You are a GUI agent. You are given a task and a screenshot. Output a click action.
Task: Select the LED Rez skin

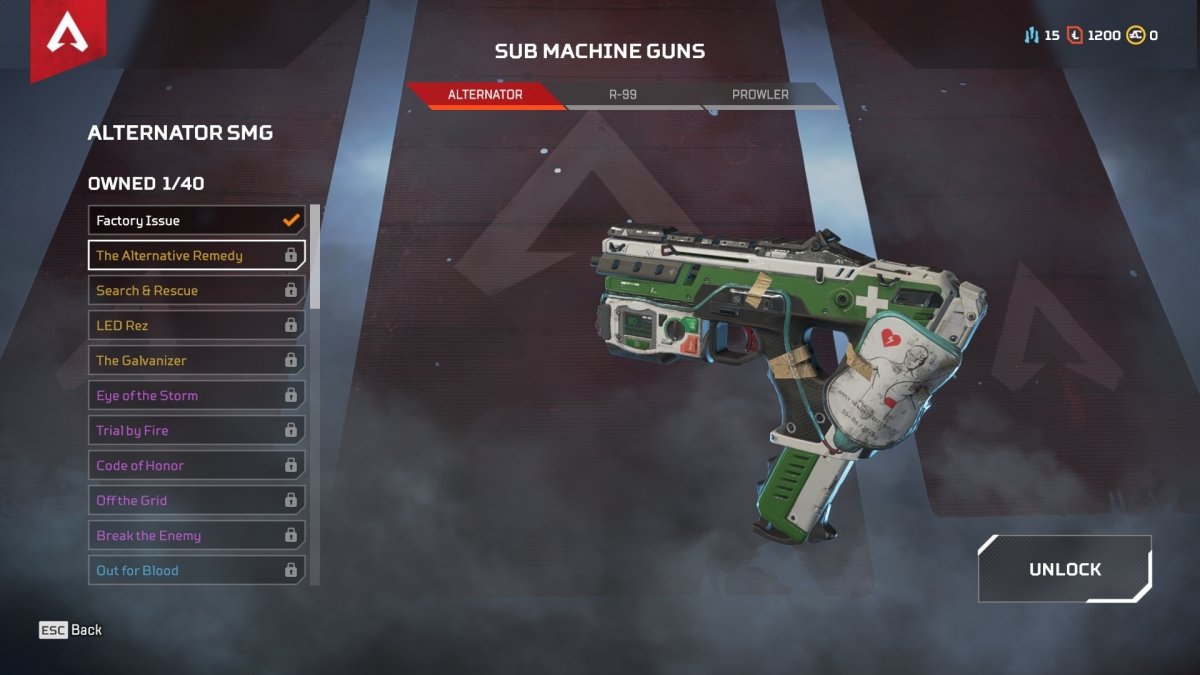point(196,325)
